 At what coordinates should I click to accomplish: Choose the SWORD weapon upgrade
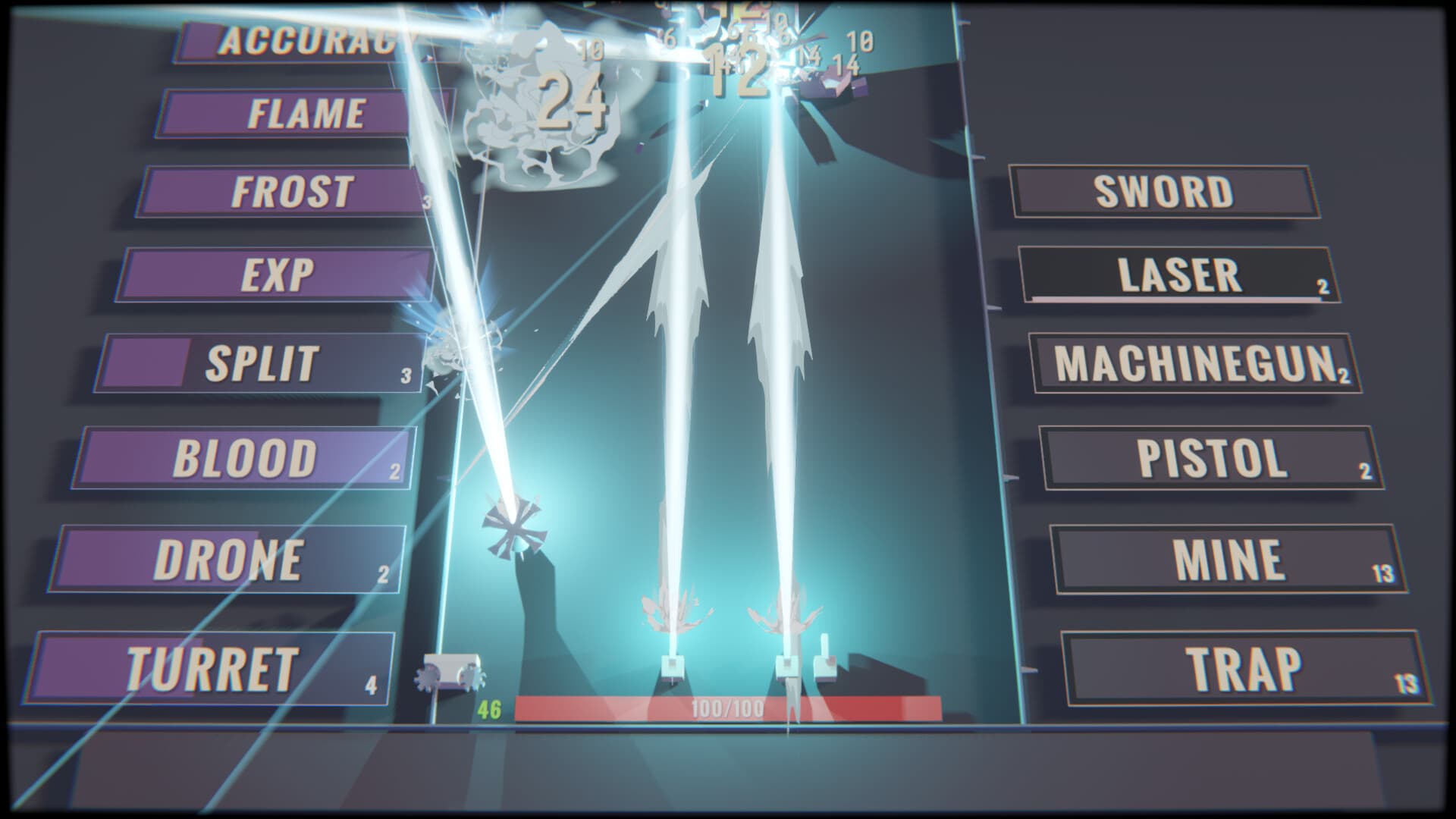(x=1165, y=190)
